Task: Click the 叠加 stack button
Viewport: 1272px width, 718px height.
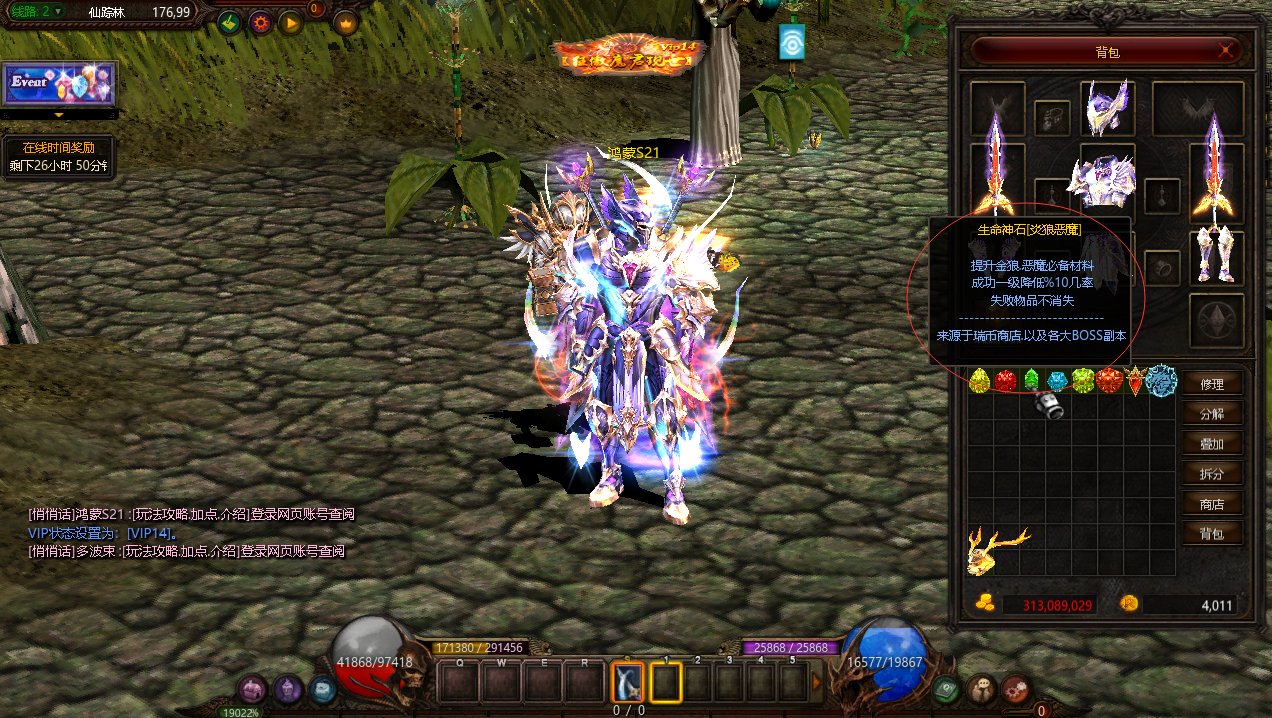Action: pos(1211,444)
